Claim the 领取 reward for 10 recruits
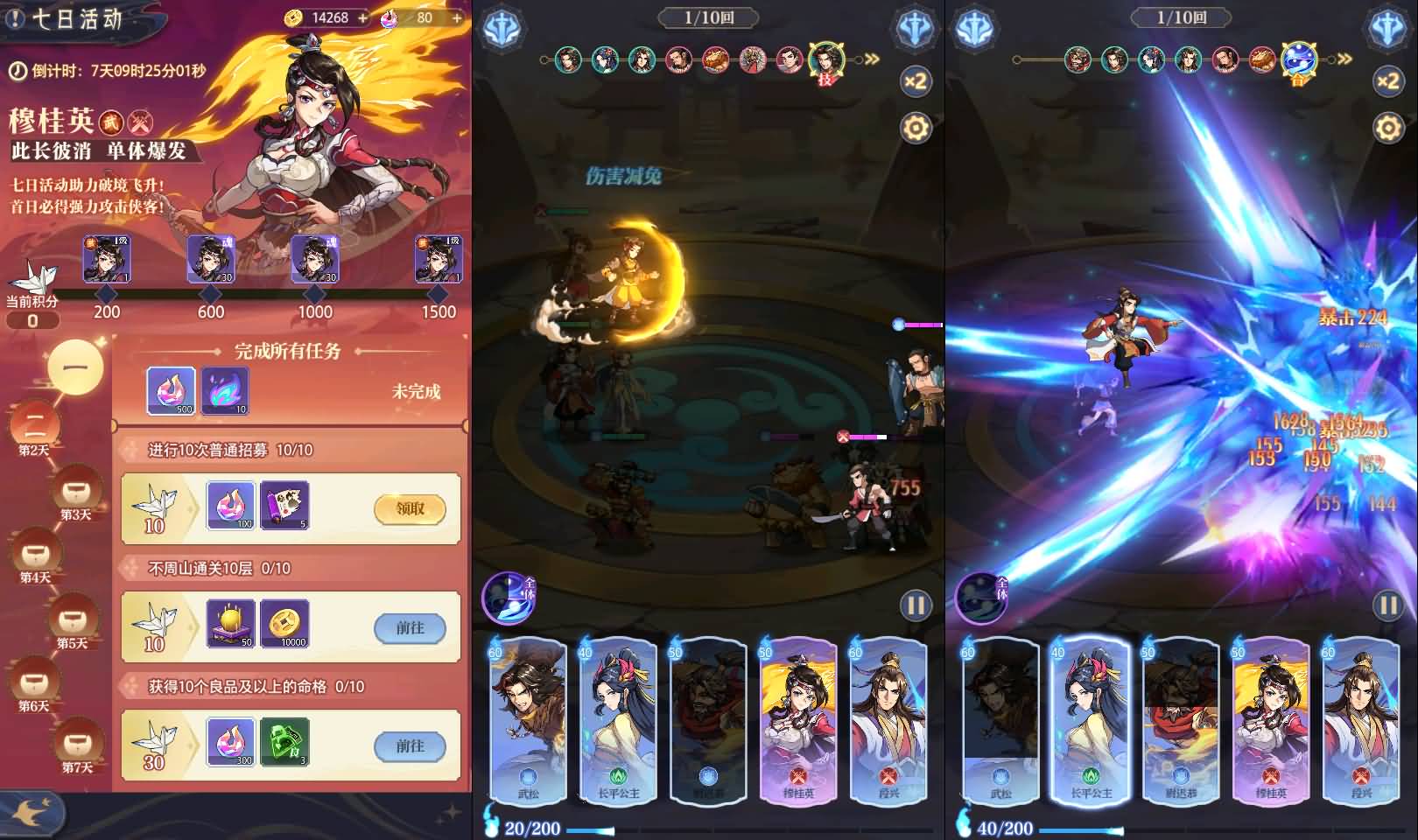Viewport: 1418px width, 840px height. [x=410, y=509]
